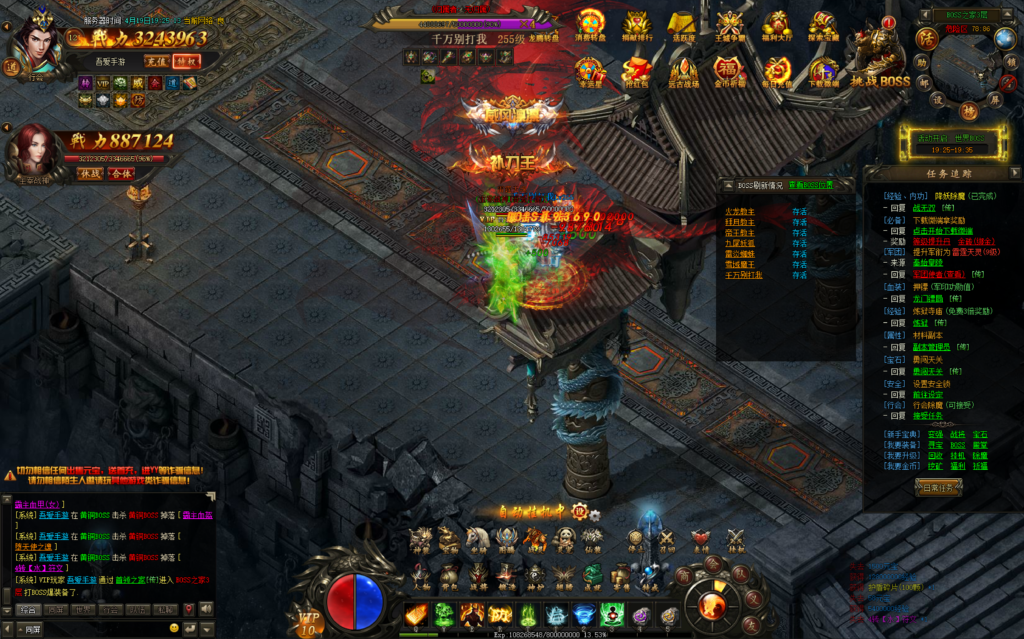
Task: Grab red envelopes via 抢红包 icon
Action: 636,72
